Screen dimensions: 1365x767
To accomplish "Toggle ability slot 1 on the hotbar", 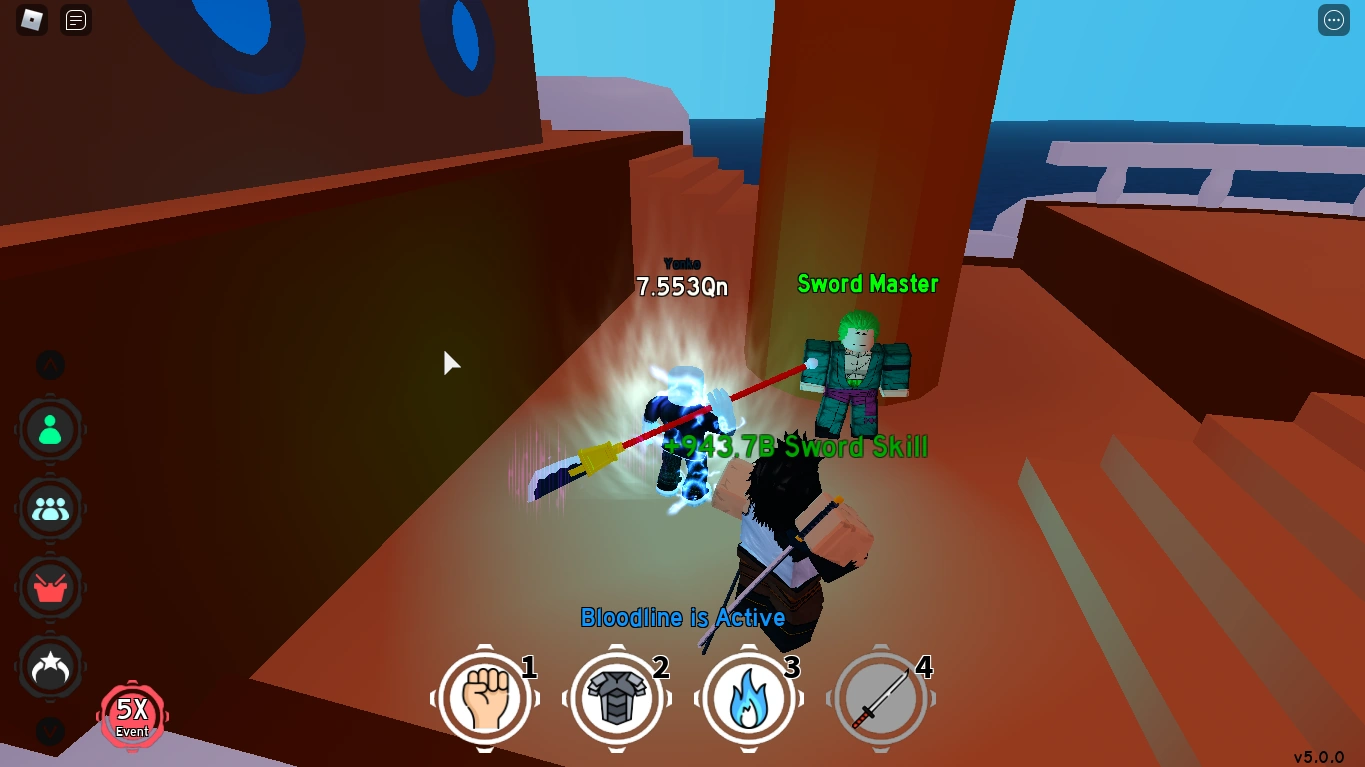I will [484, 698].
